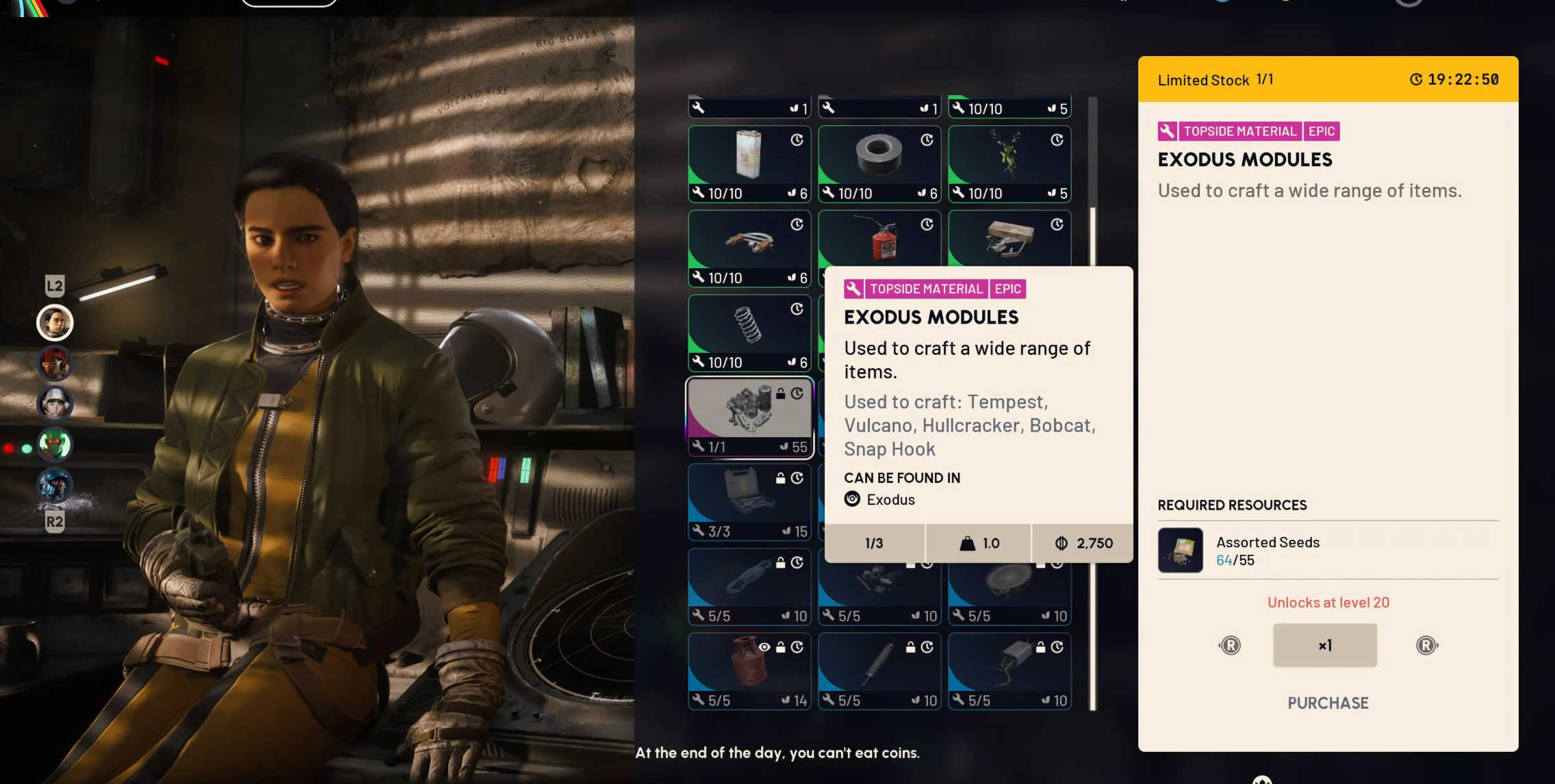Switch to the white-helmet trader portrait
The image size is (1555, 784).
click(x=55, y=403)
